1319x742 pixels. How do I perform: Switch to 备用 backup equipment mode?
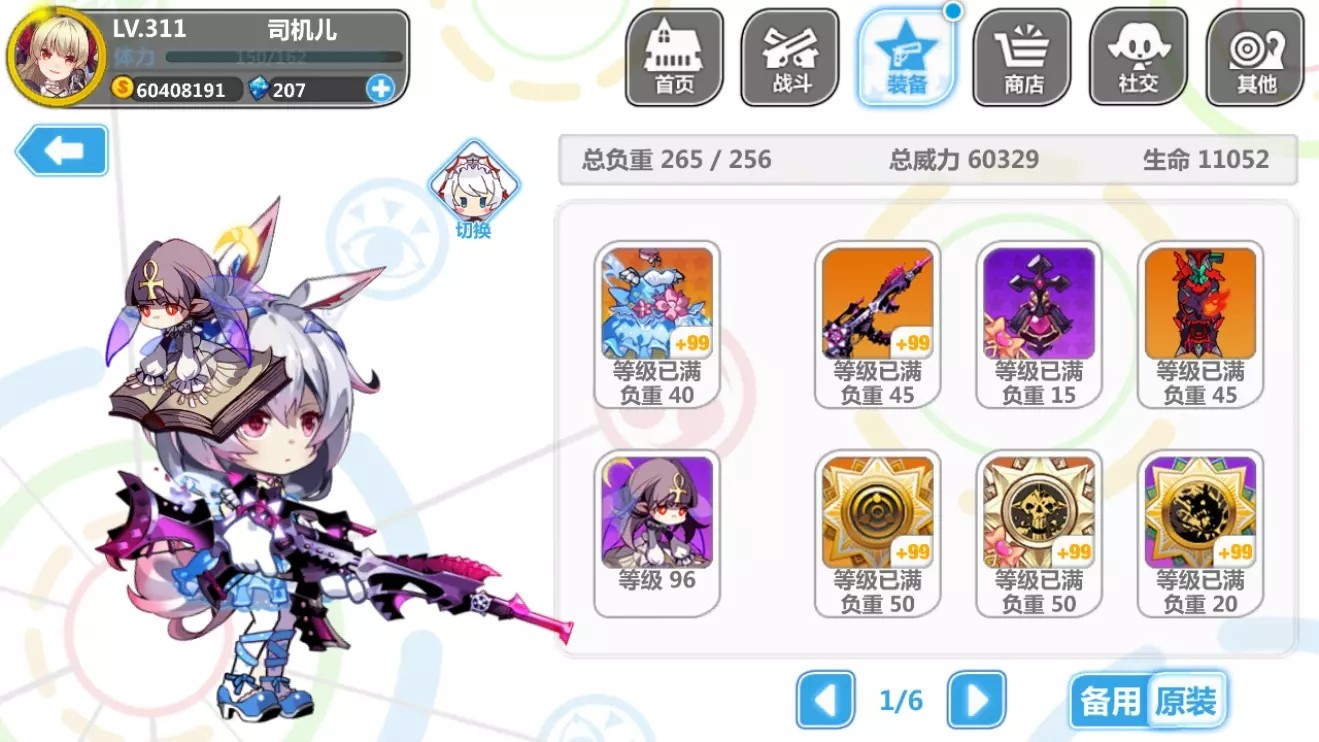1112,704
